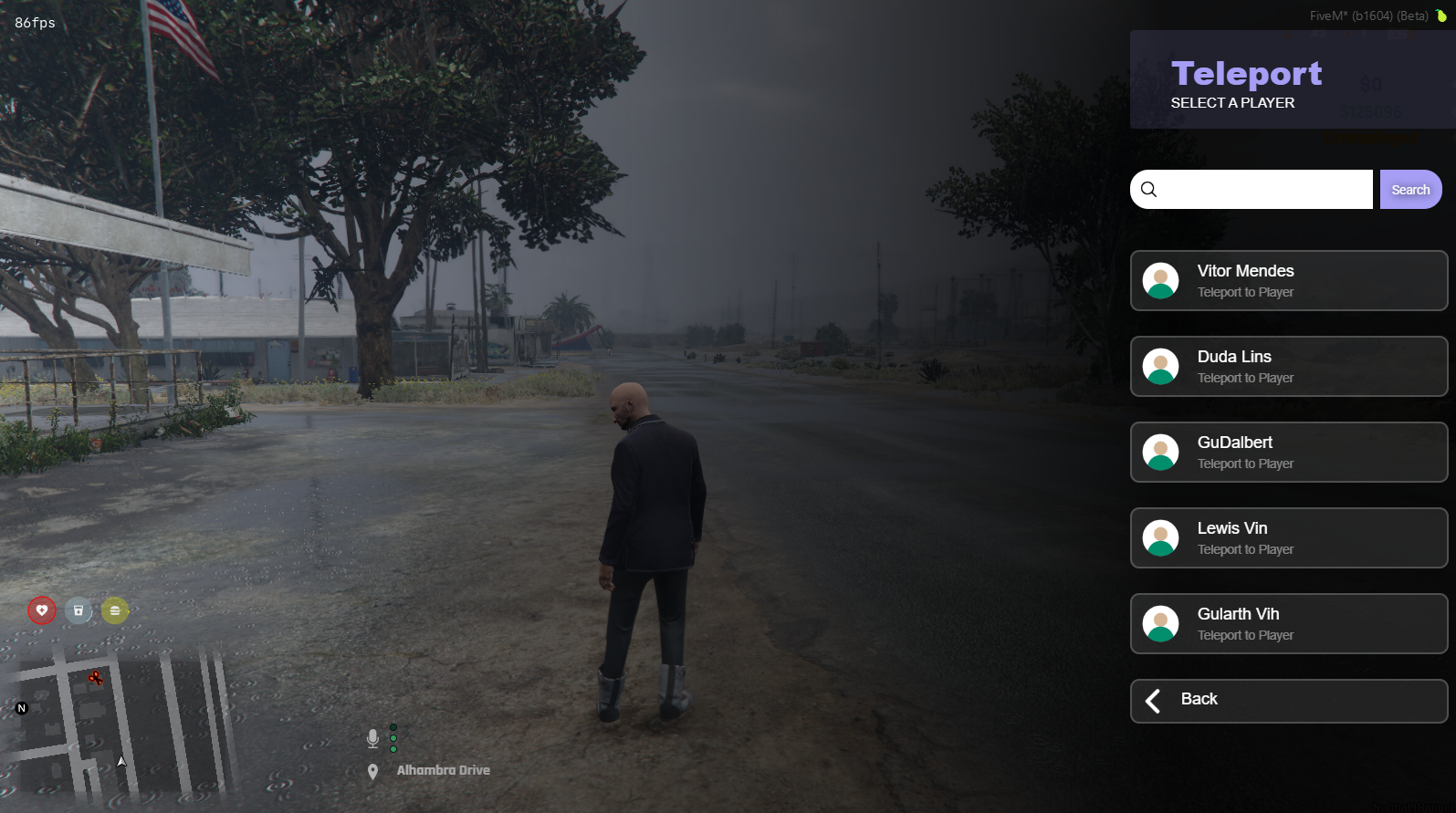Pick Gularth Vih in the teleport list
Screen dimensions: 1456x813
[x=1288, y=624]
